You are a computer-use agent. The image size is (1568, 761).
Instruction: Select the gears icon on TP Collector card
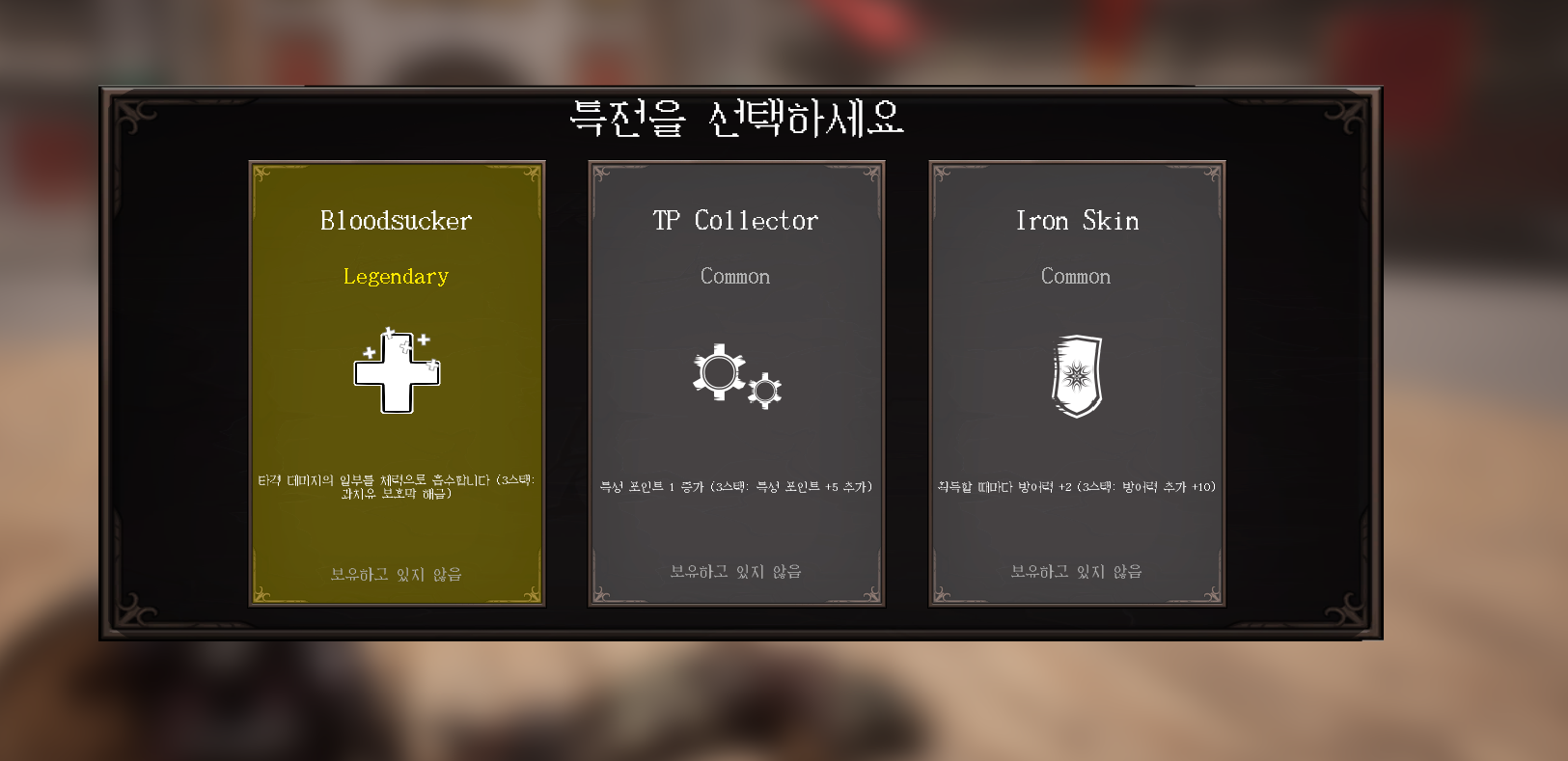pyautogui.click(x=736, y=379)
